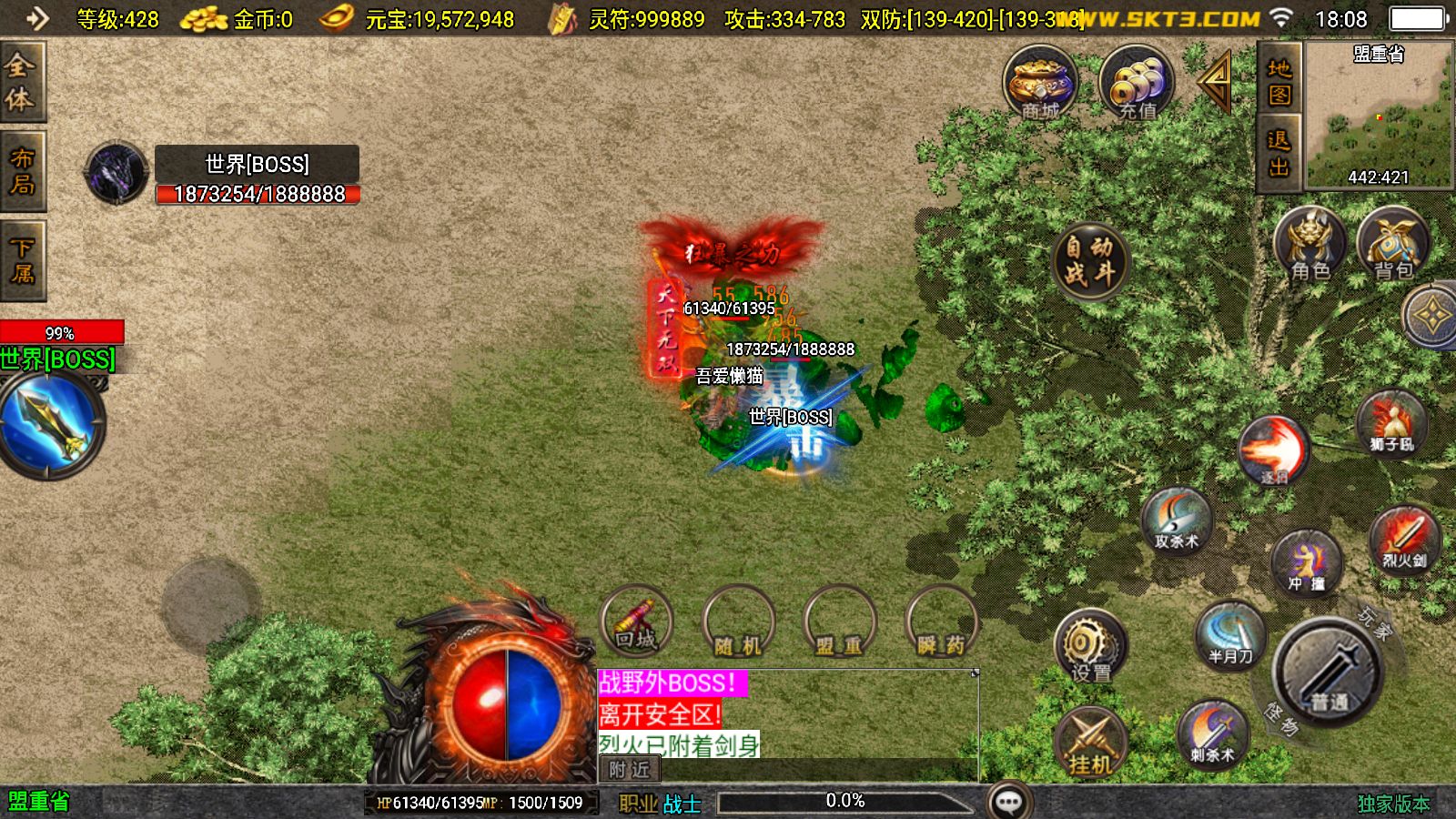The height and width of the screenshot is (819, 1456).
Task: Open the 充值 recharge screen
Action: tap(1137, 84)
